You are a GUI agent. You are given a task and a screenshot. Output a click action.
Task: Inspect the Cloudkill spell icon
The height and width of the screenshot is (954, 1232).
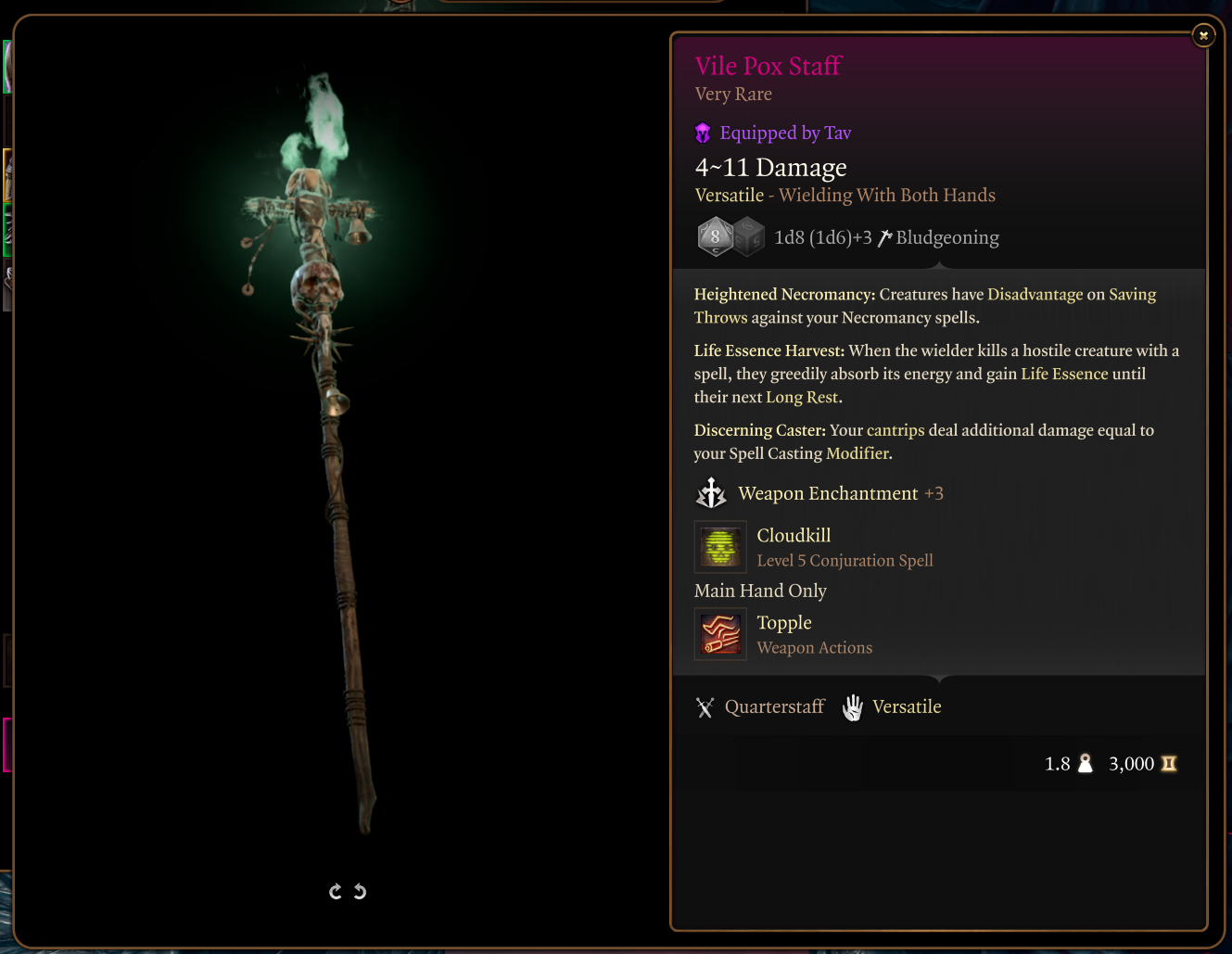point(720,547)
